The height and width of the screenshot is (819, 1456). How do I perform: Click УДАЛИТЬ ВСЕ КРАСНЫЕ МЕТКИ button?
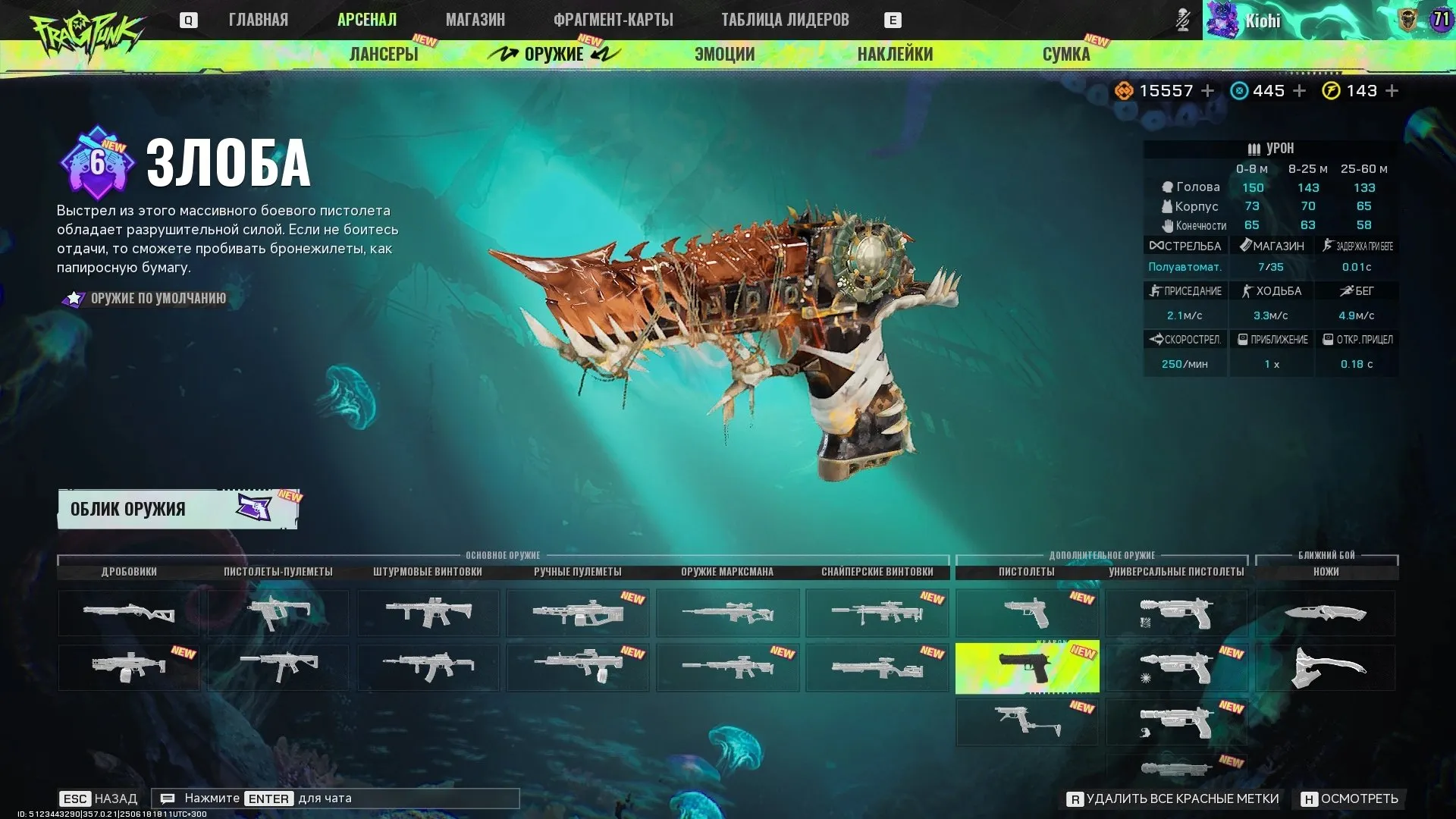tap(1174, 799)
